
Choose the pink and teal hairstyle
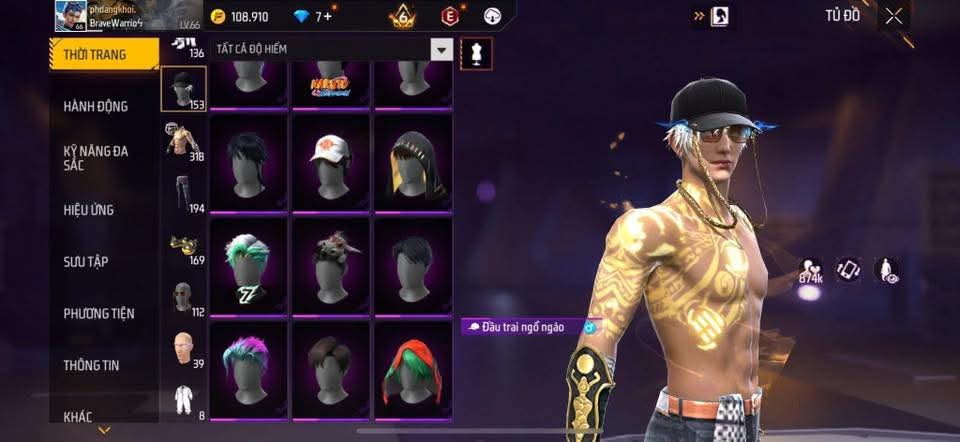click(249, 369)
